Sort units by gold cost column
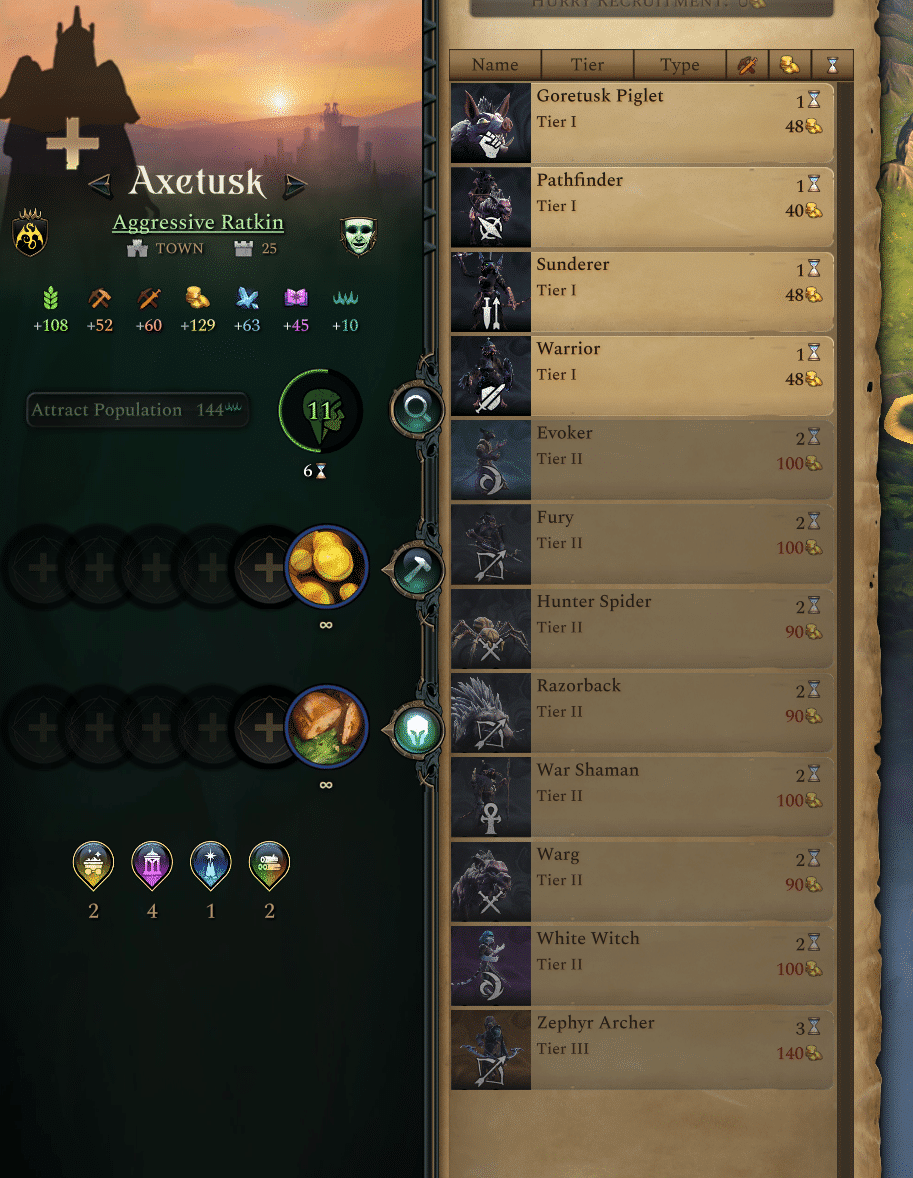913x1178 pixels. point(789,65)
